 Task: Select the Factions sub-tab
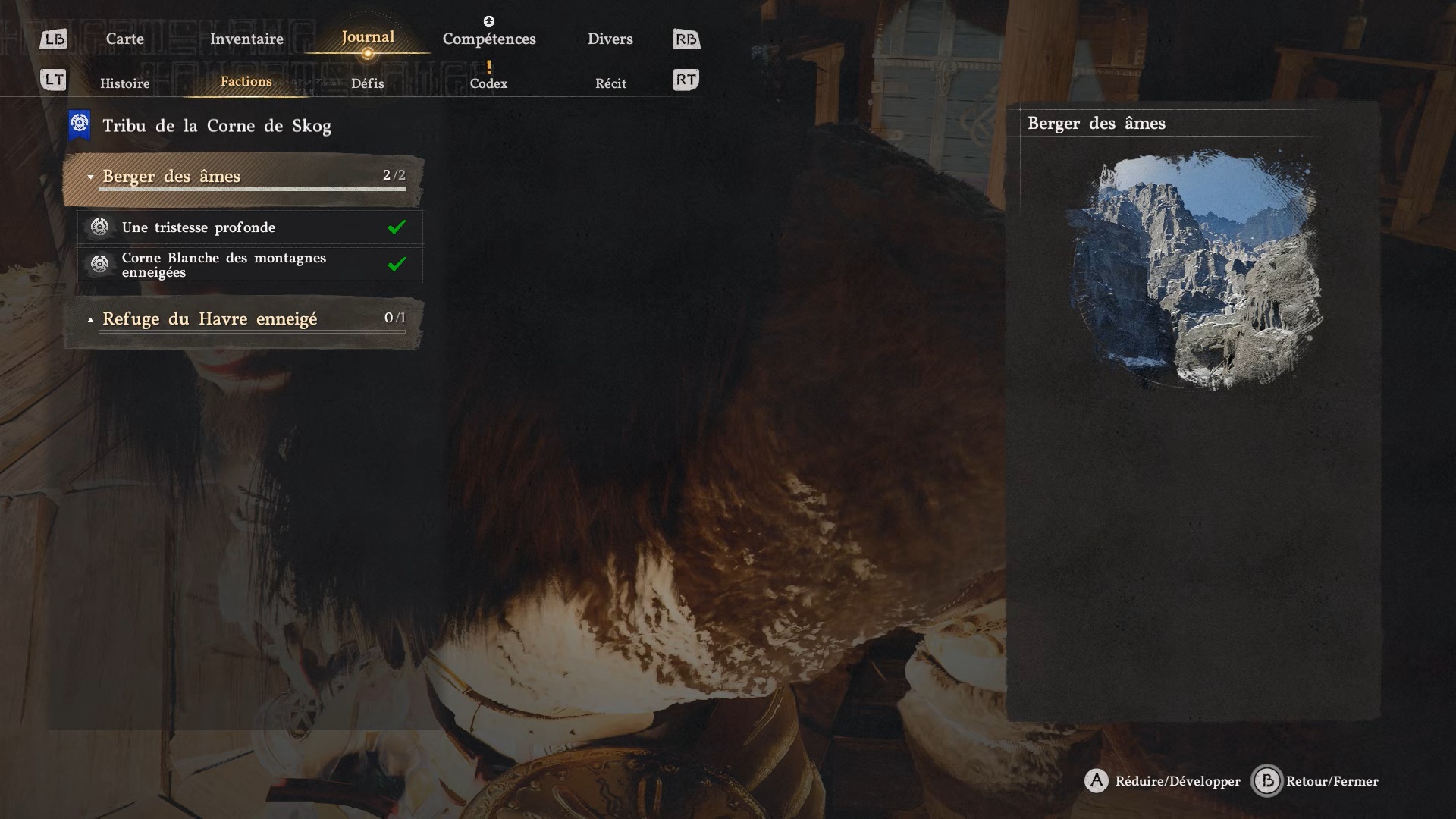point(246,82)
